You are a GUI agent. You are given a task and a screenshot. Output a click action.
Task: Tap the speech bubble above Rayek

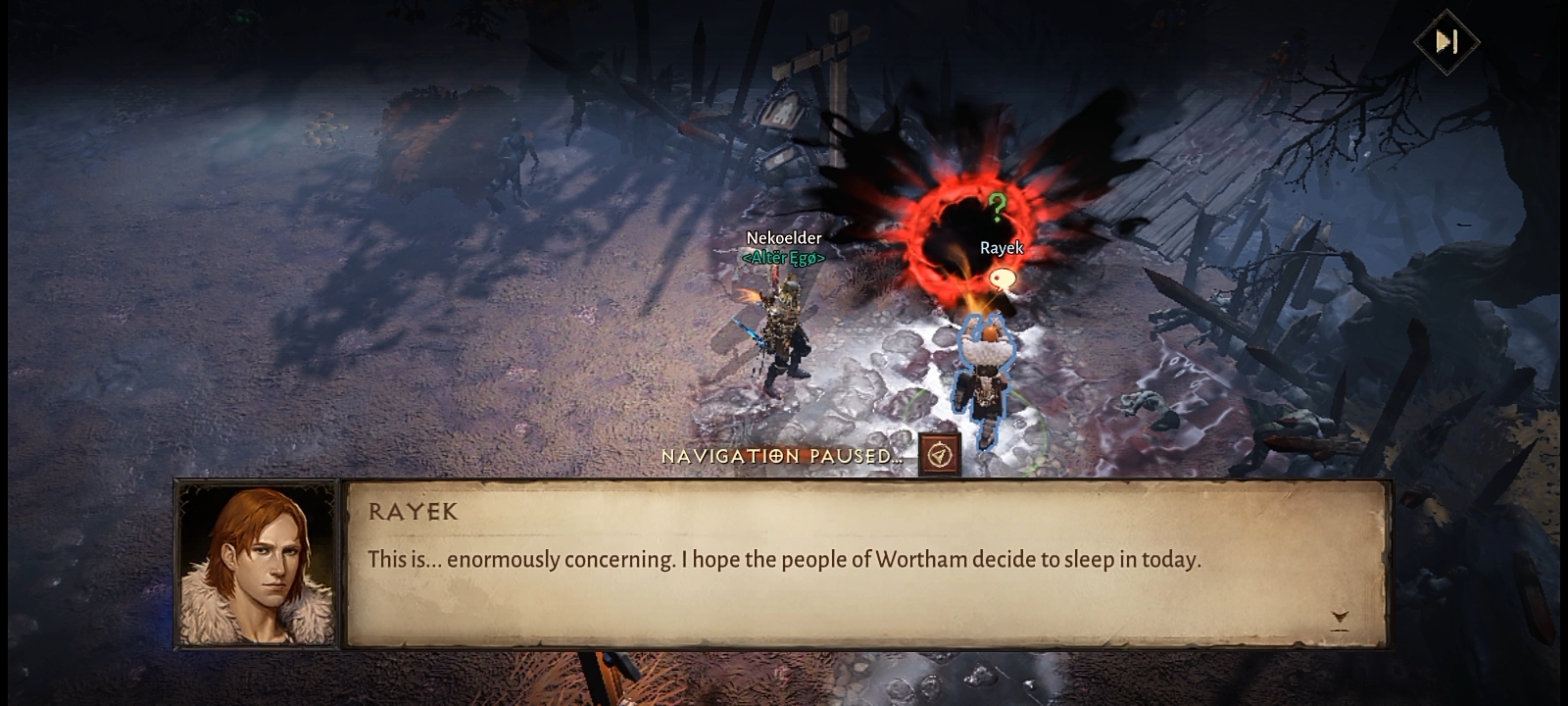1001,280
